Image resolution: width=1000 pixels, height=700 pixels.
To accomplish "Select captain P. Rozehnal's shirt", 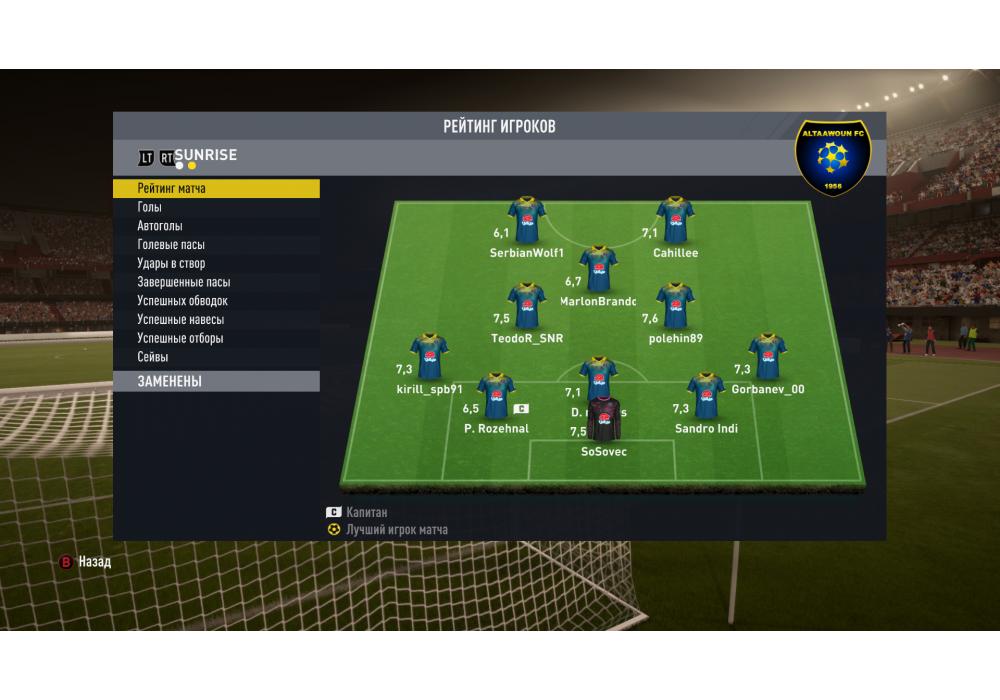I will (496, 397).
